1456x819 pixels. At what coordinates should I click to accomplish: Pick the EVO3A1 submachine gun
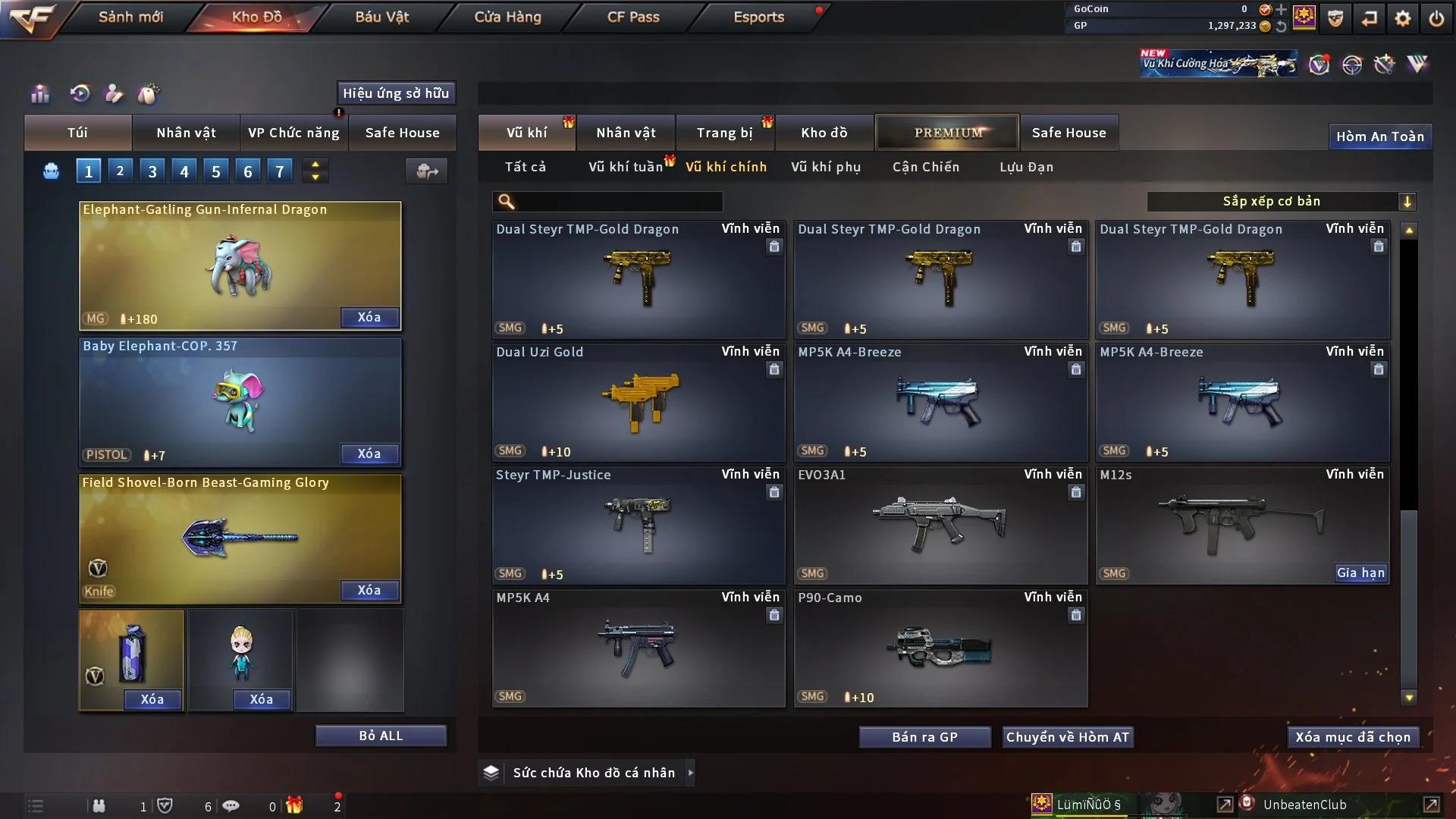tap(940, 526)
